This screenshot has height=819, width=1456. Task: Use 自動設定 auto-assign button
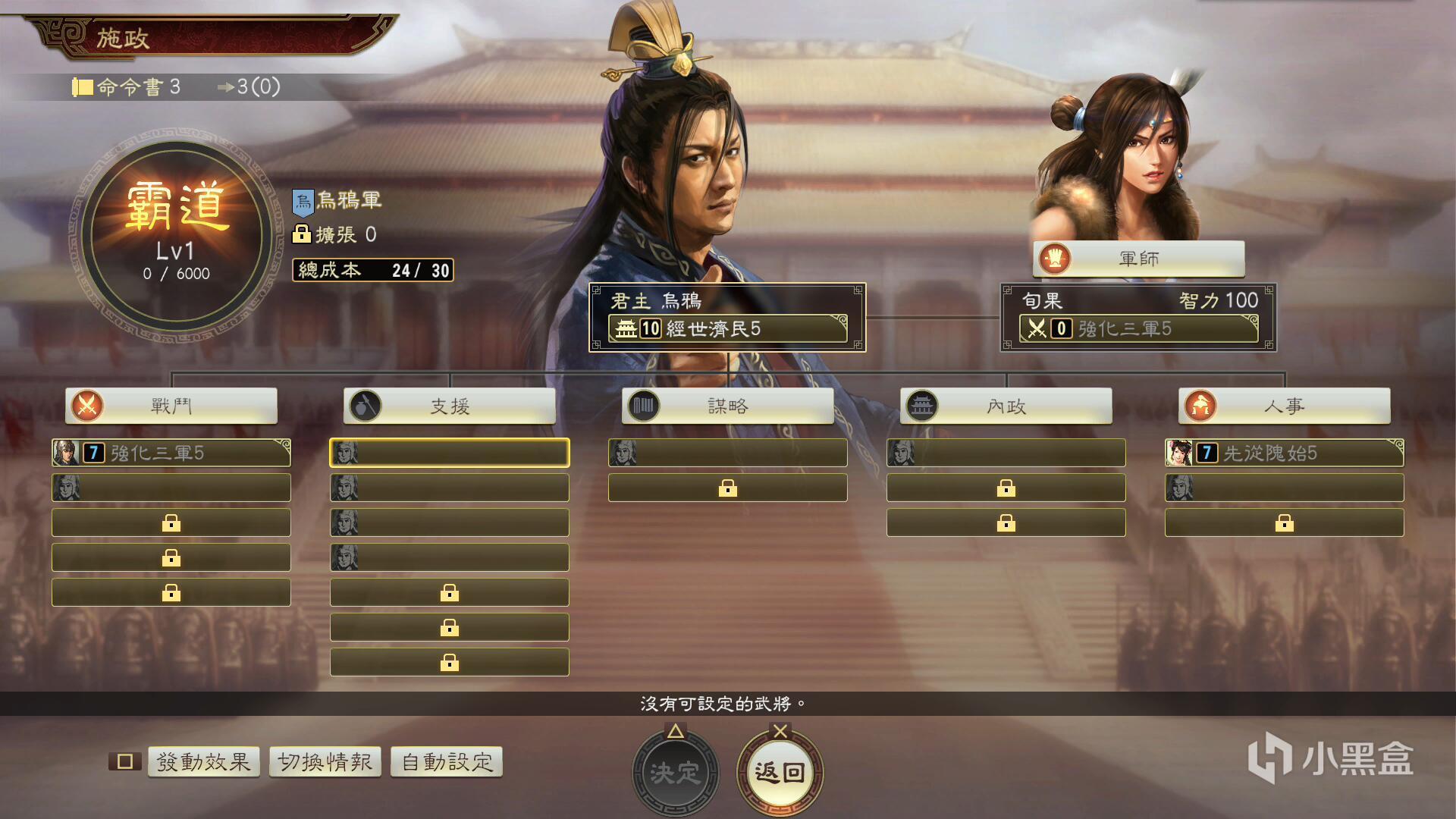[x=447, y=761]
